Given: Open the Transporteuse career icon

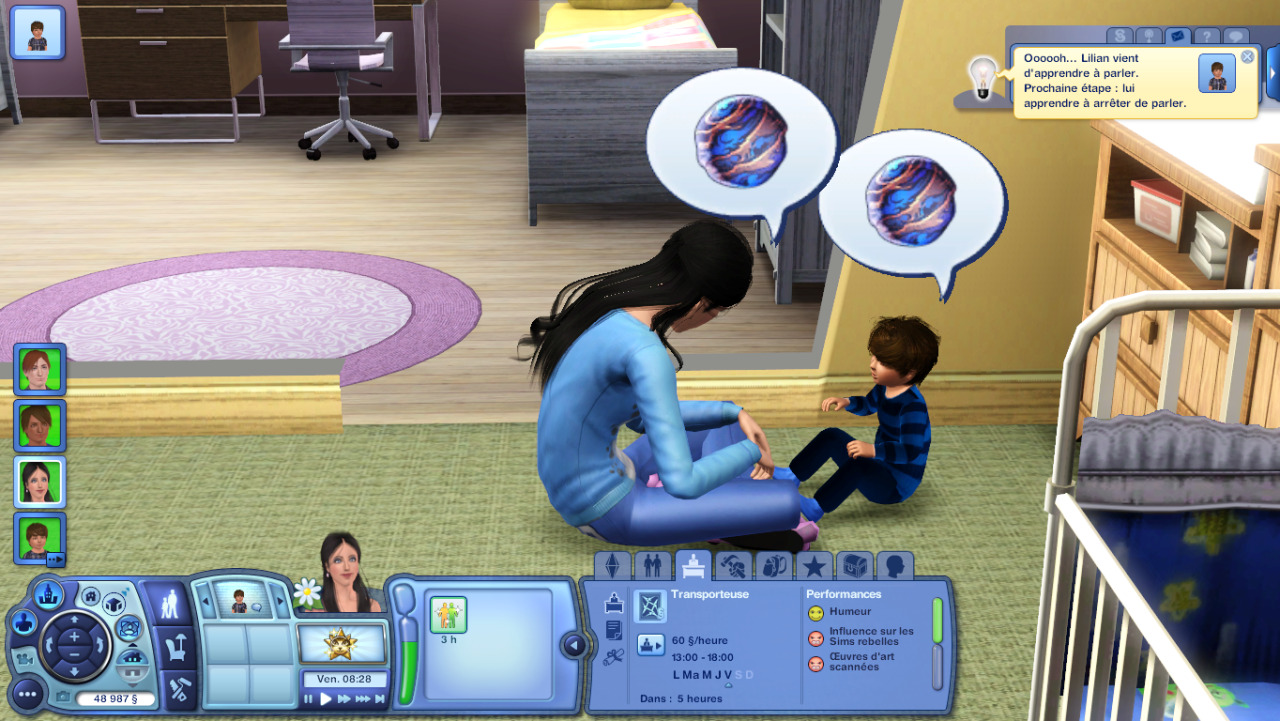Looking at the screenshot, I should (x=649, y=606).
